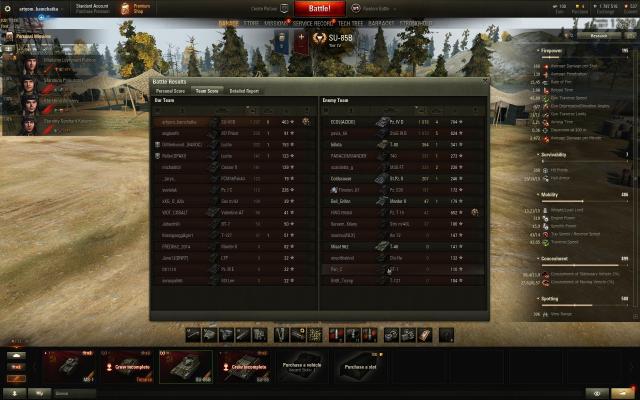Open the Personal Missions panel
640x400 pixels.
(x=28, y=36)
